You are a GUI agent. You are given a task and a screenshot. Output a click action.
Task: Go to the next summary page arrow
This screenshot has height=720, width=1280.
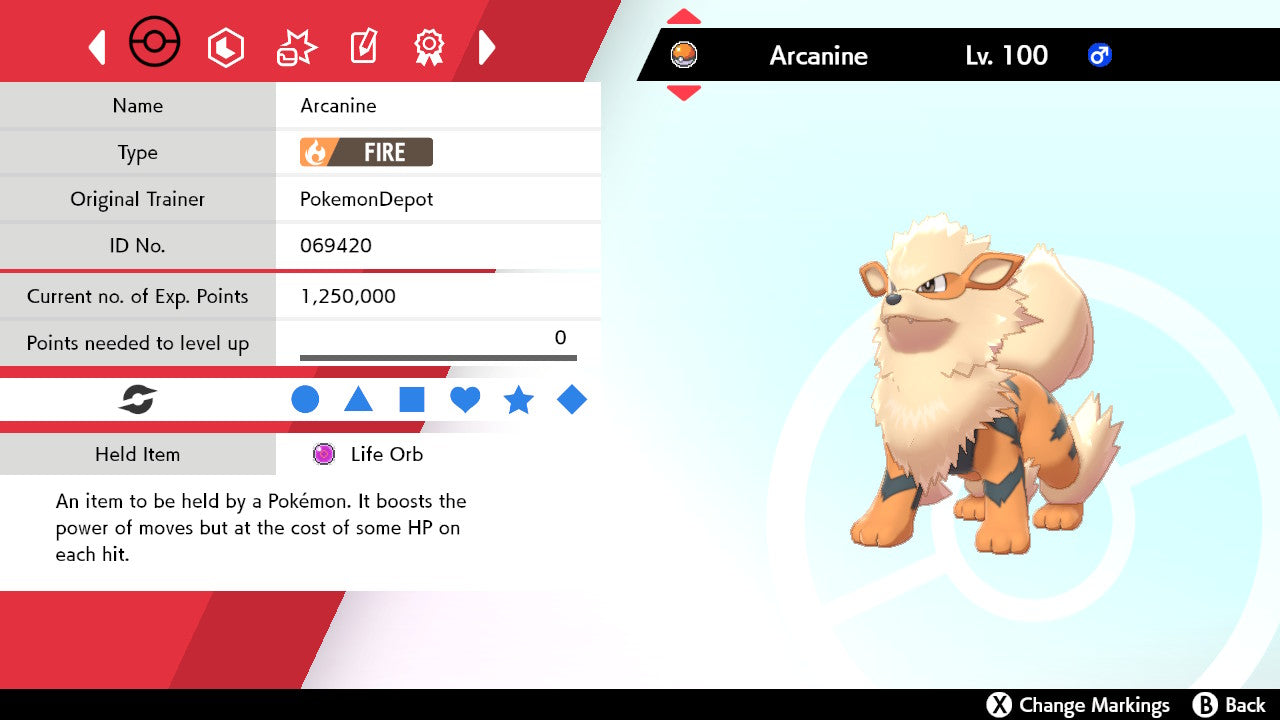click(x=487, y=47)
